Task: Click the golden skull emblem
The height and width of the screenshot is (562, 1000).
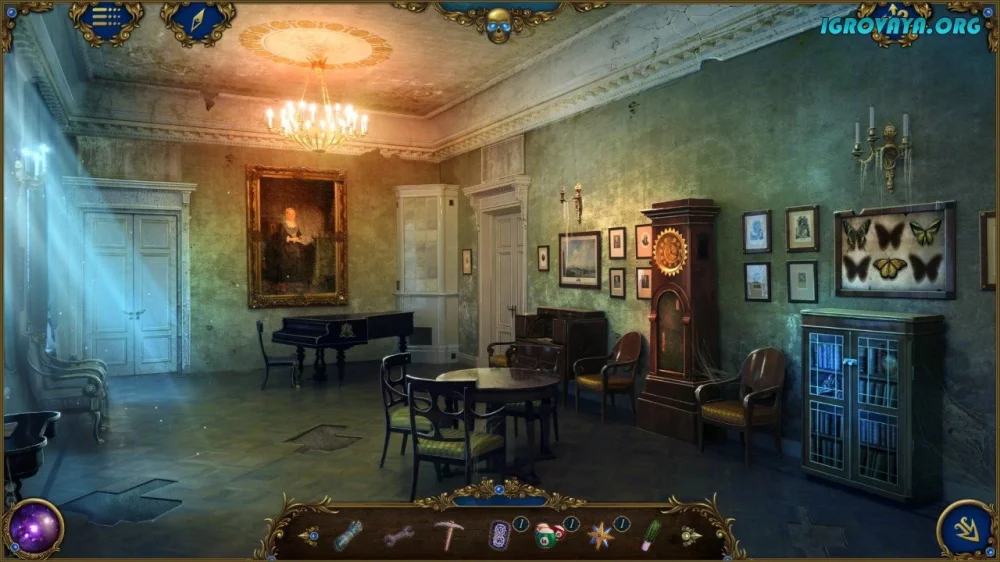Action: 498,24
